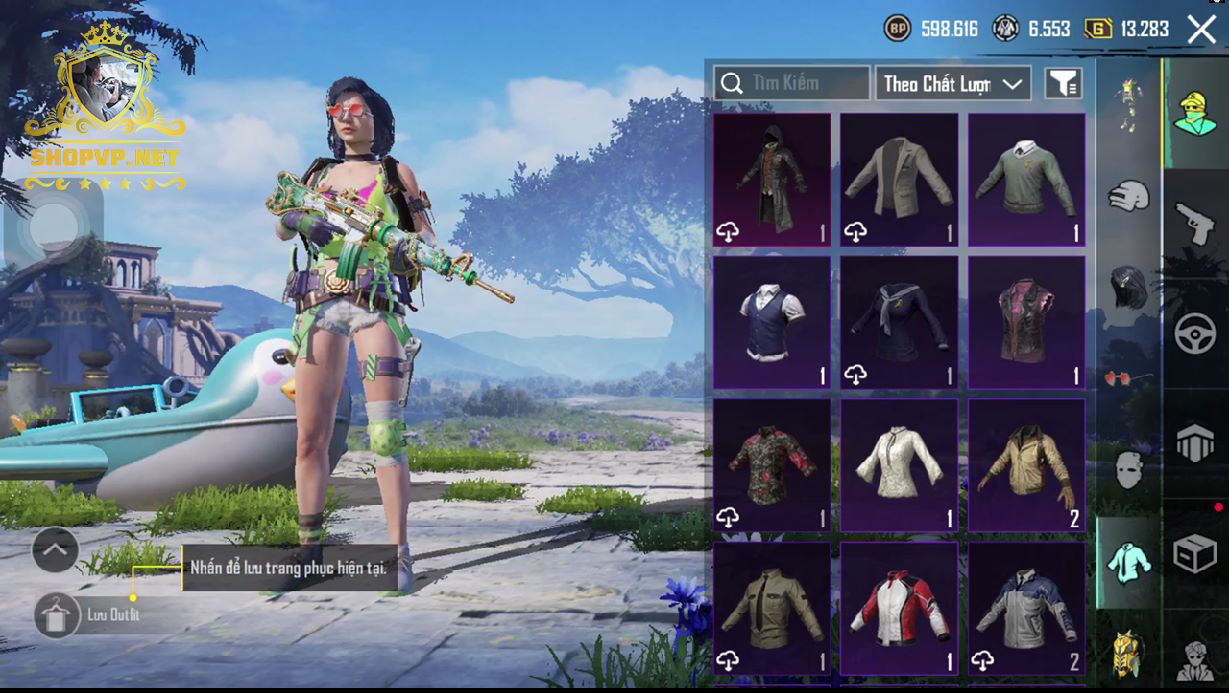Pick the red and white racing jacket
The height and width of the screenshot is (693, 1229).
899,608
